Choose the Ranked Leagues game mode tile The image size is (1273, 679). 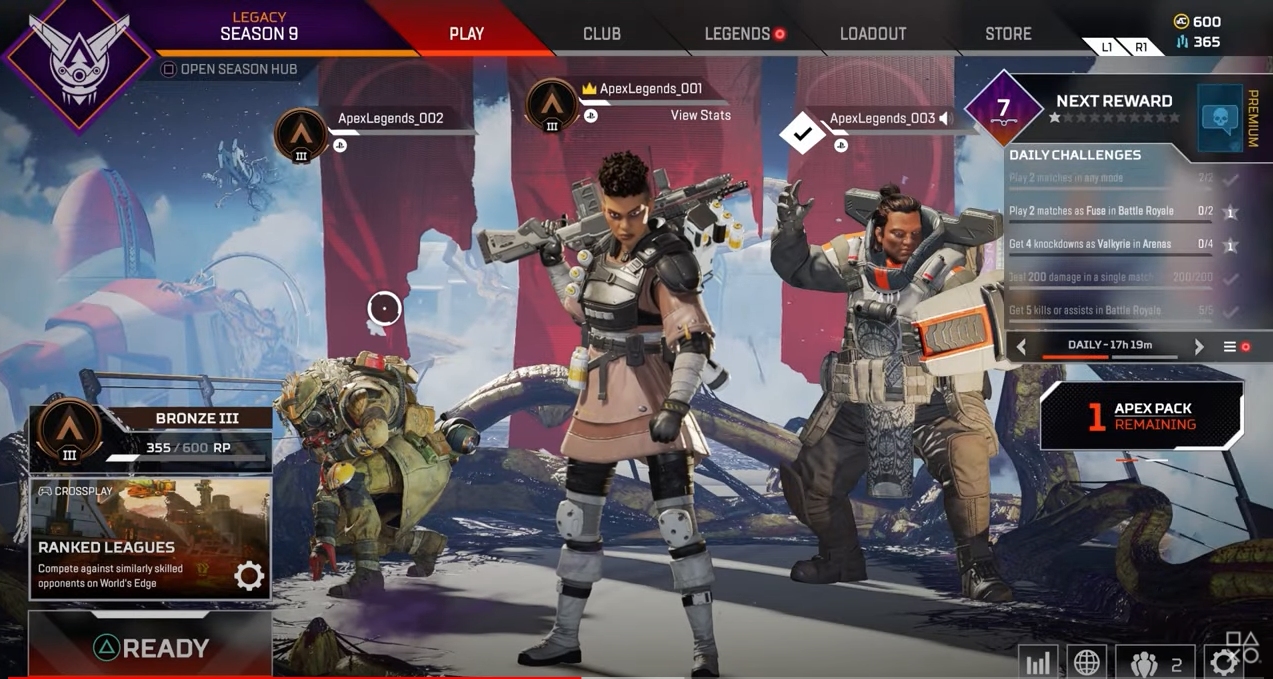(150, 539)
